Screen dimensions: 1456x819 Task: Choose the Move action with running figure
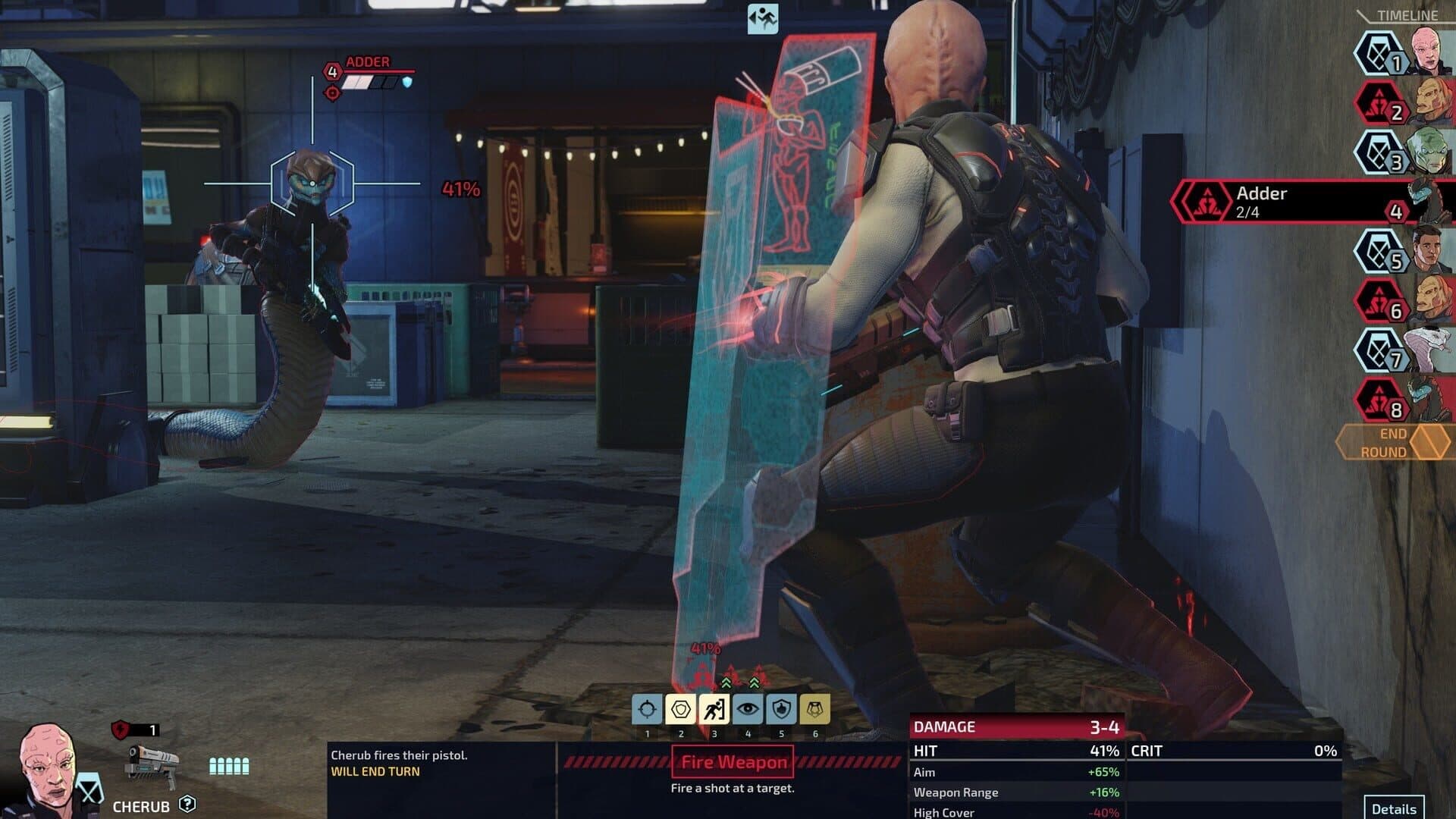pyautogui.click(x=714, y=709)
